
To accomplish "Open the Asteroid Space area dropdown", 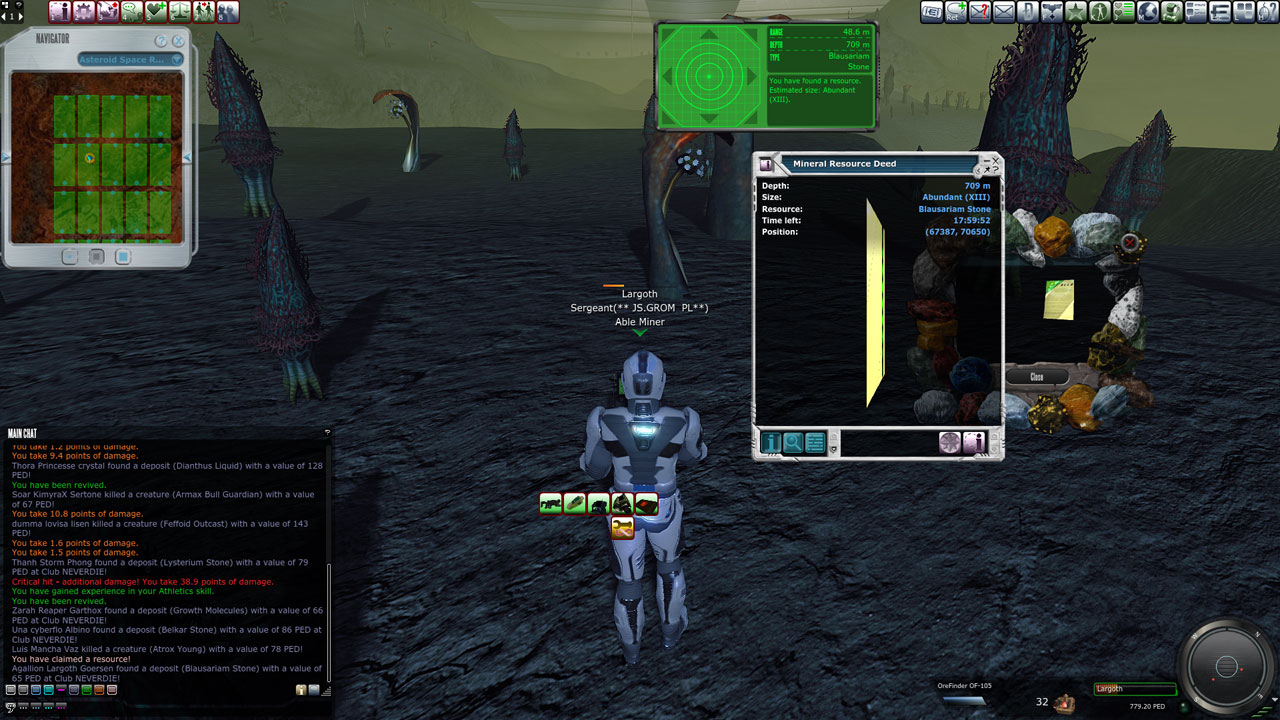I will 131,60.
